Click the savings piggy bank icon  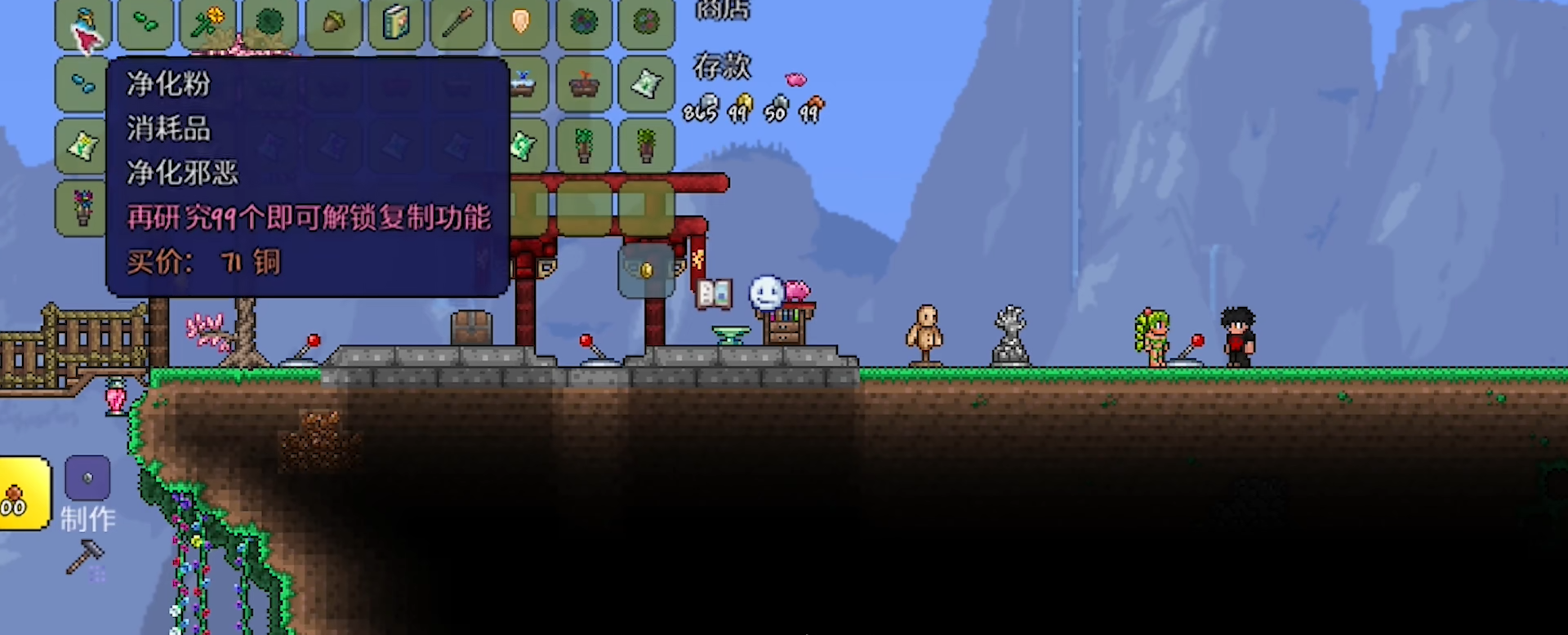(795, 79)
